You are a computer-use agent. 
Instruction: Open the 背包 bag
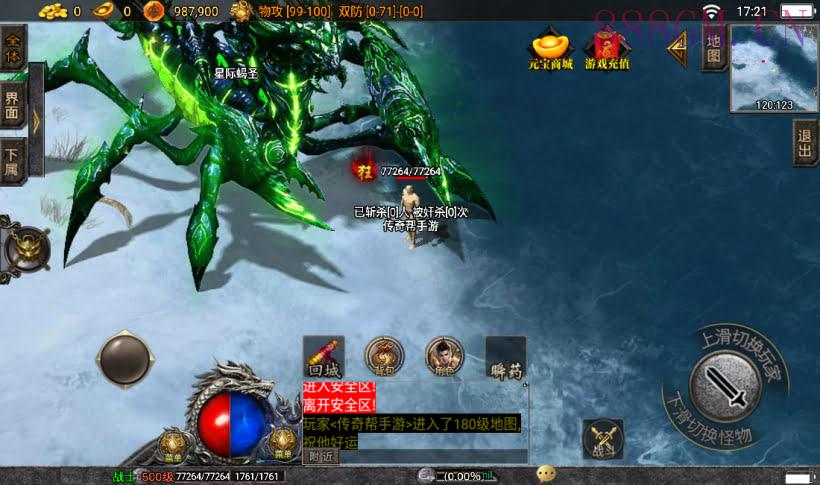tap(384, 357)
